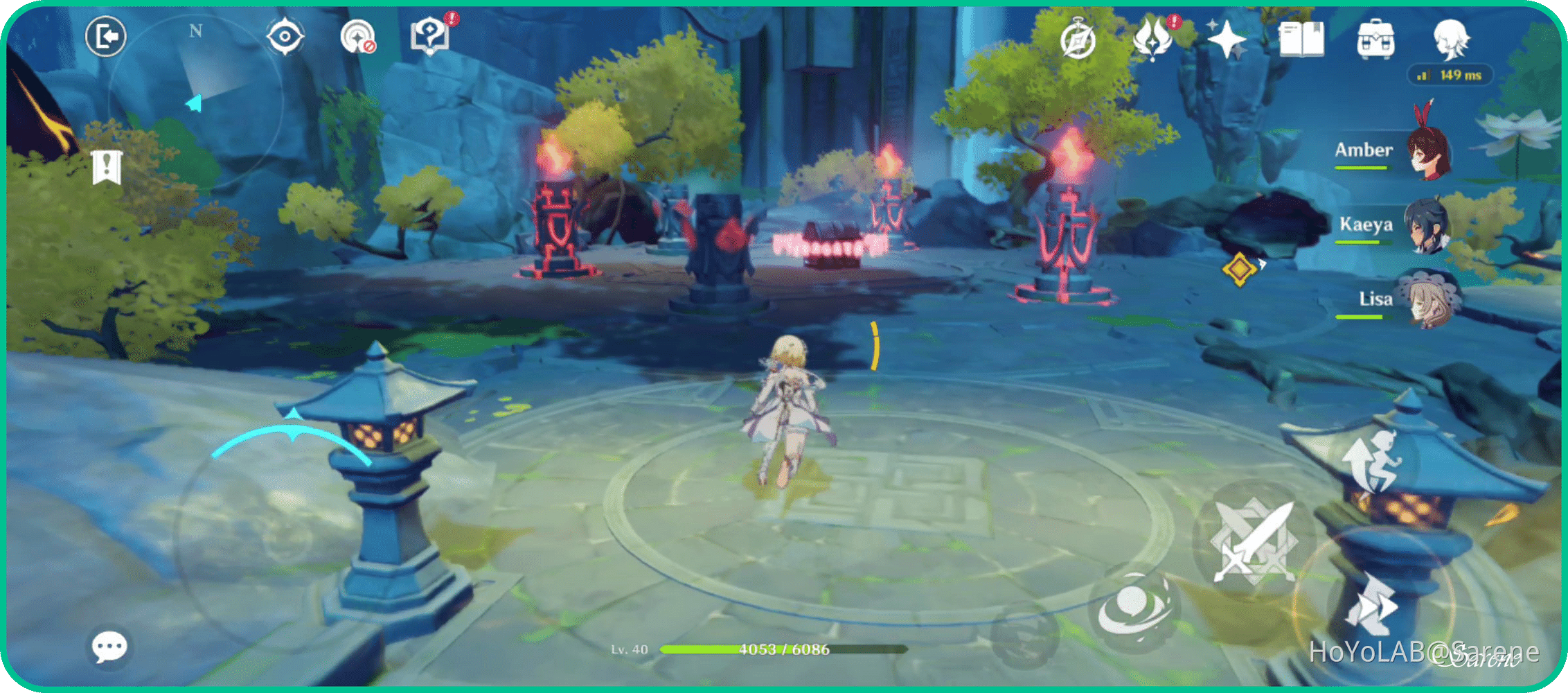Switch to Kaeya

click(x=1428, y=225)
